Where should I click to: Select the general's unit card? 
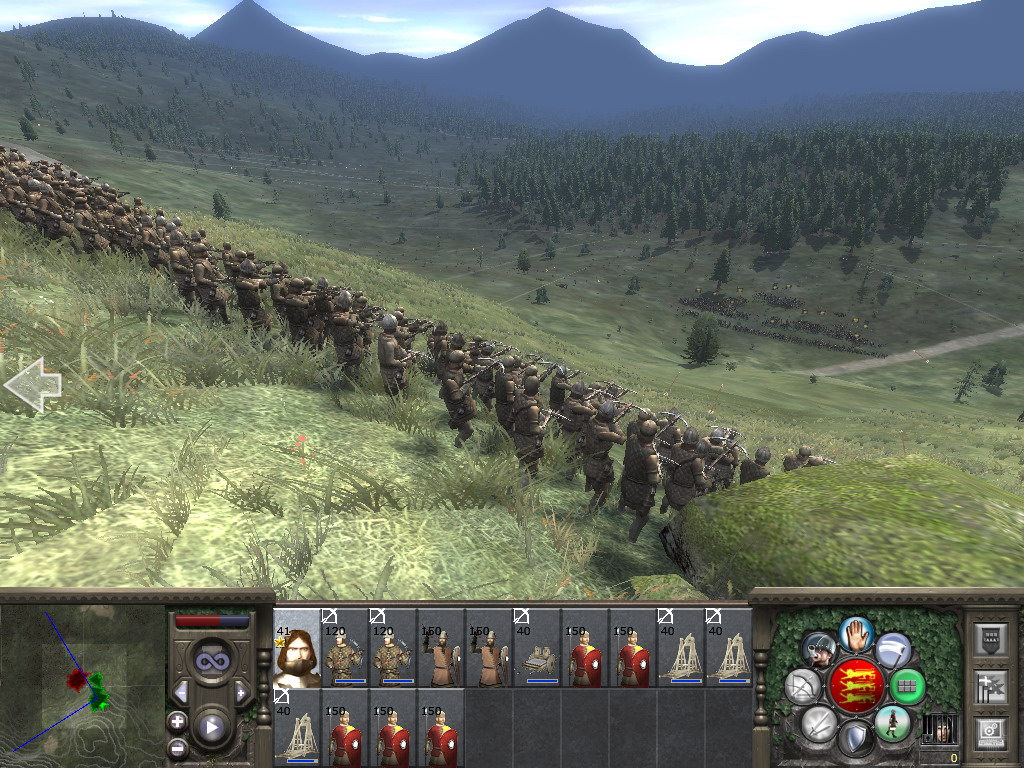pos(296,648)
